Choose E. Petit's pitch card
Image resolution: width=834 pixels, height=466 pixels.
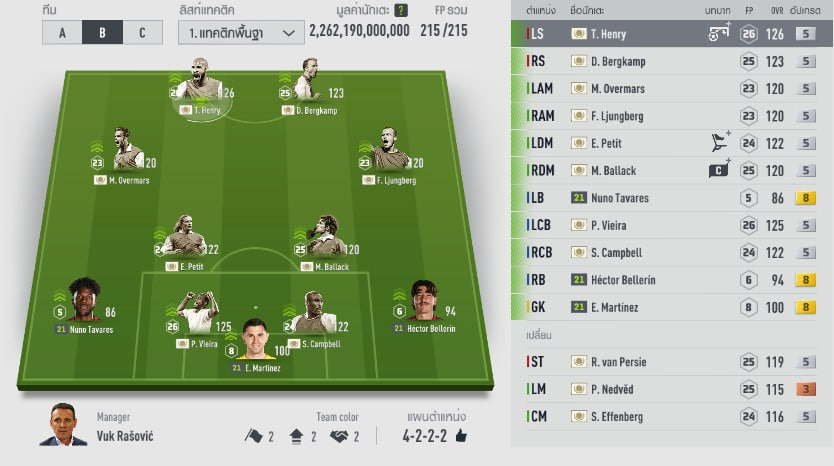click(x=183, y=242)
